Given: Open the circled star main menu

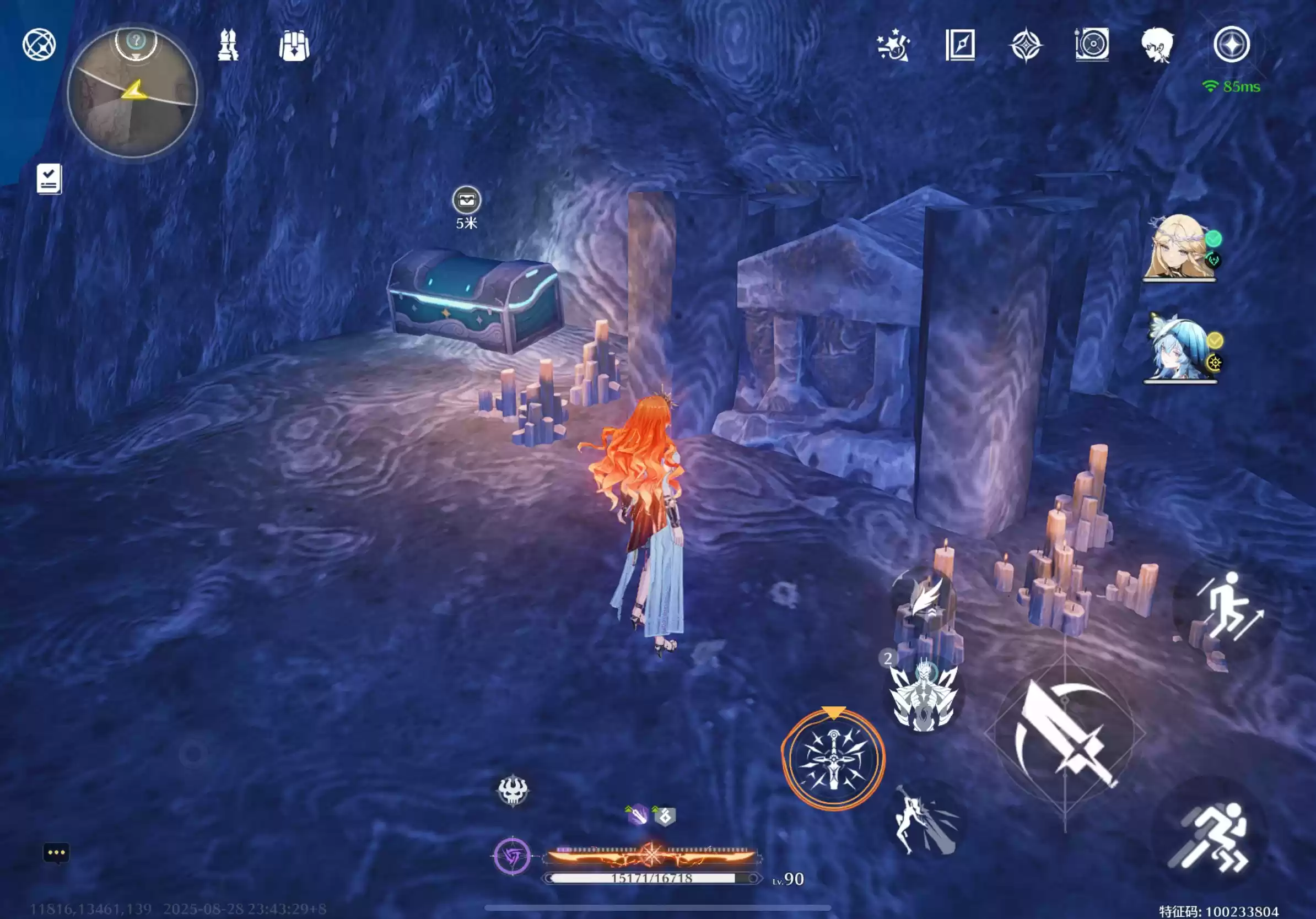Looking at the screenshot, I should pyautogui.click(x=1231, y=44).
